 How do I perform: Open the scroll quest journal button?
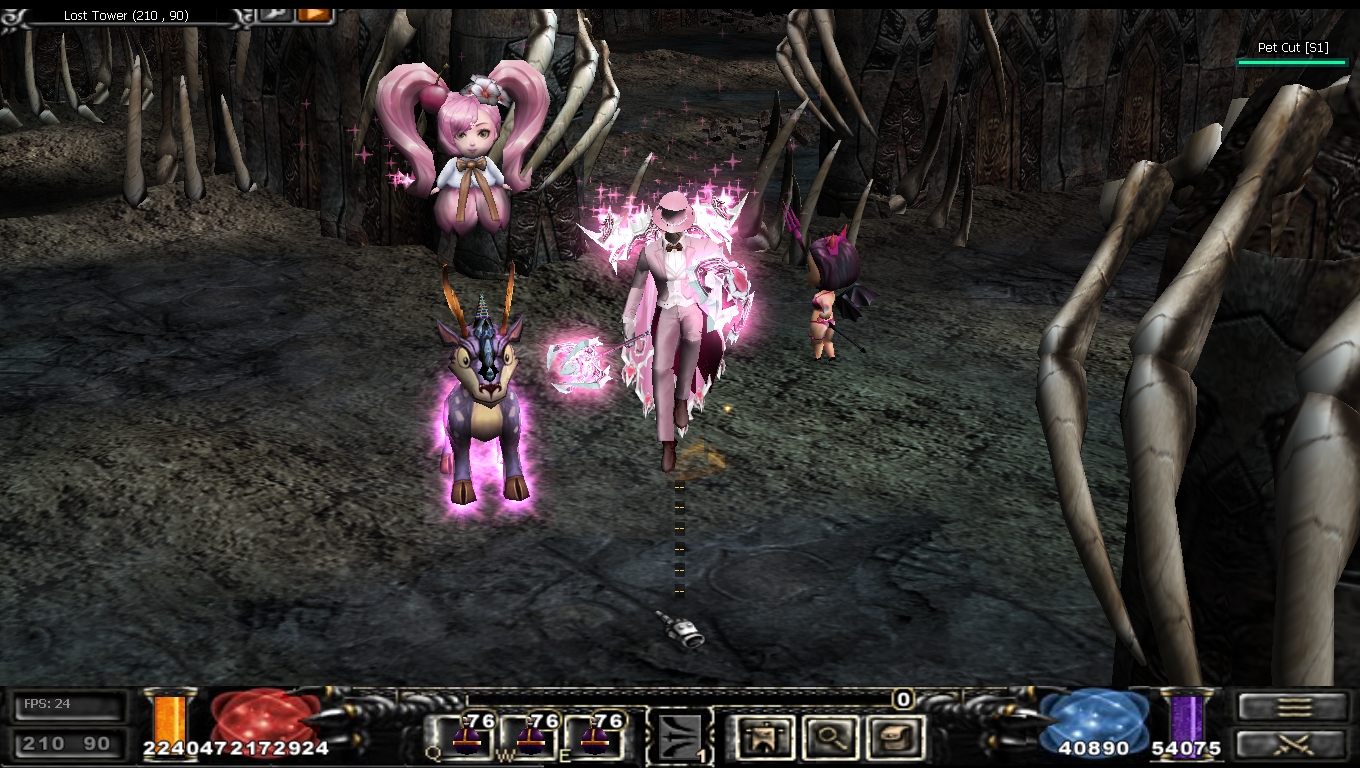pos(895,737)
